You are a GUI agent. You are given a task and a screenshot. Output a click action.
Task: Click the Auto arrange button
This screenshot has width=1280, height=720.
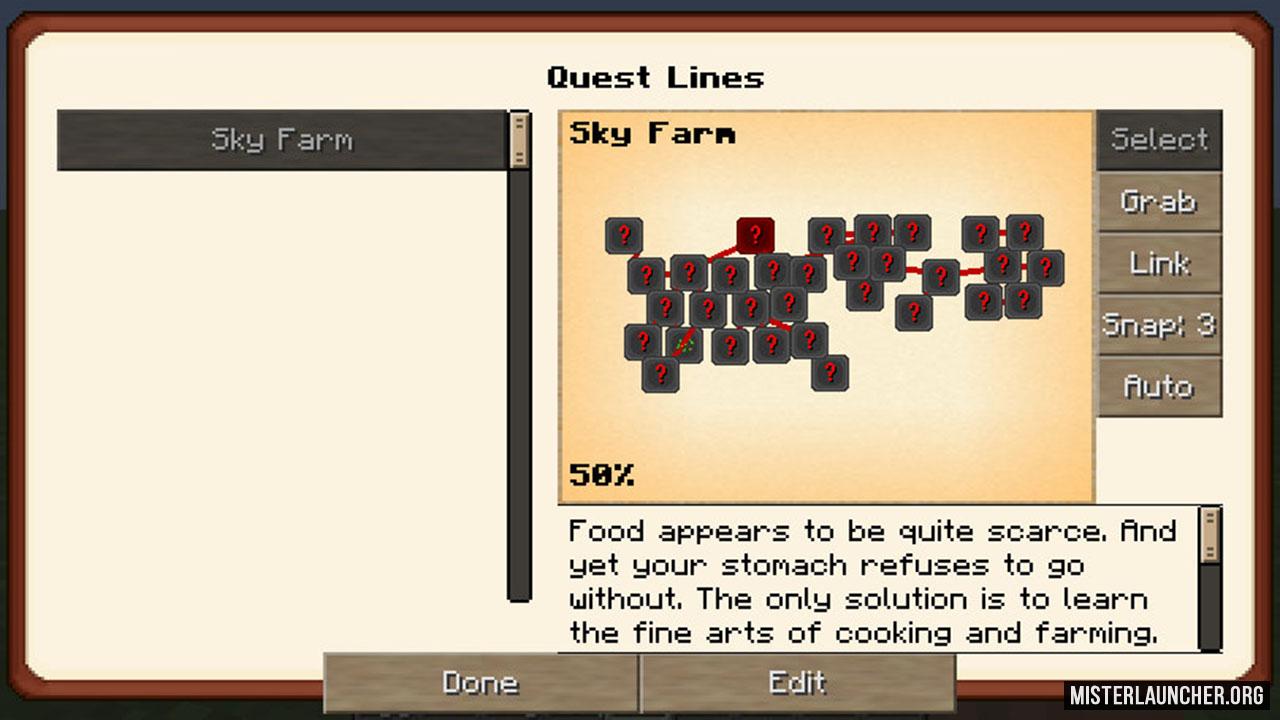click(x=1159, y=387)
